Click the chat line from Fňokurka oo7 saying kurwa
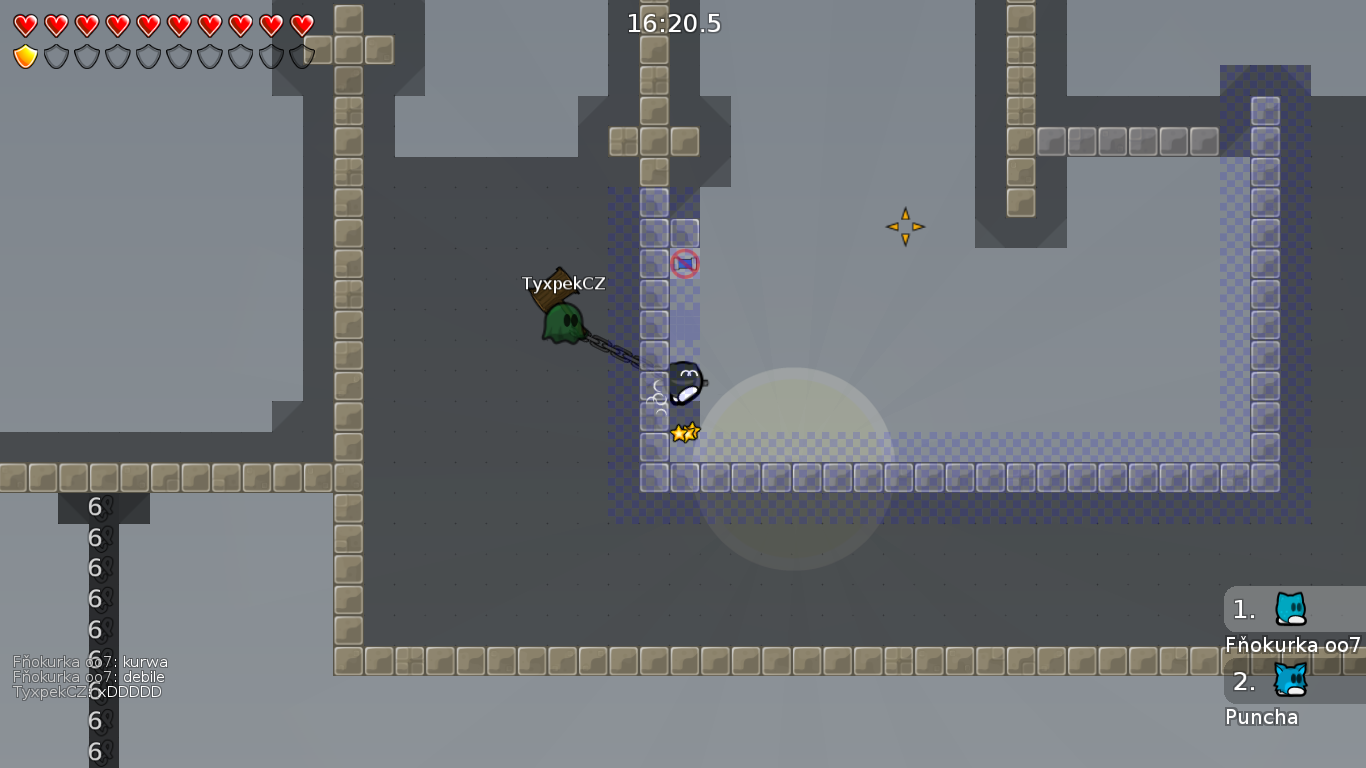 [x=90, y=661]
